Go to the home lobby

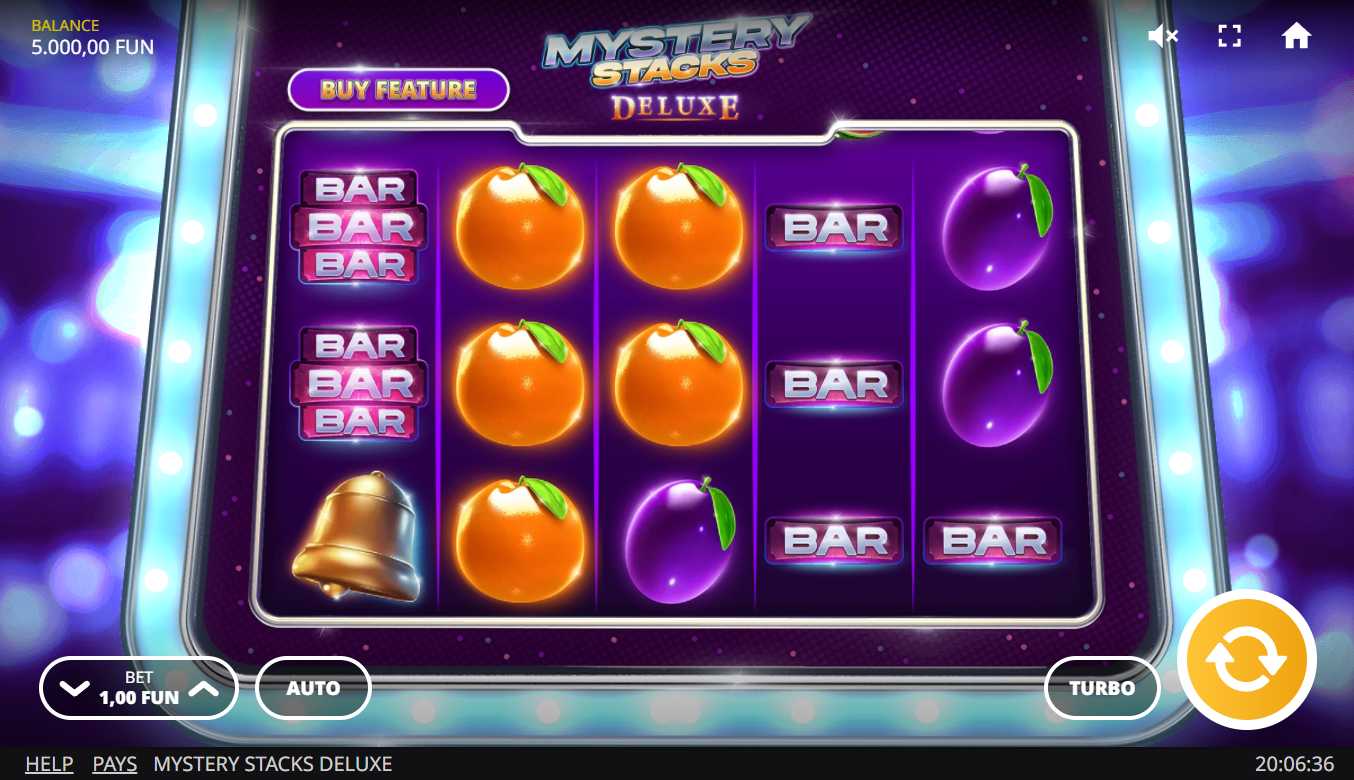click(x=1296, y=37)
